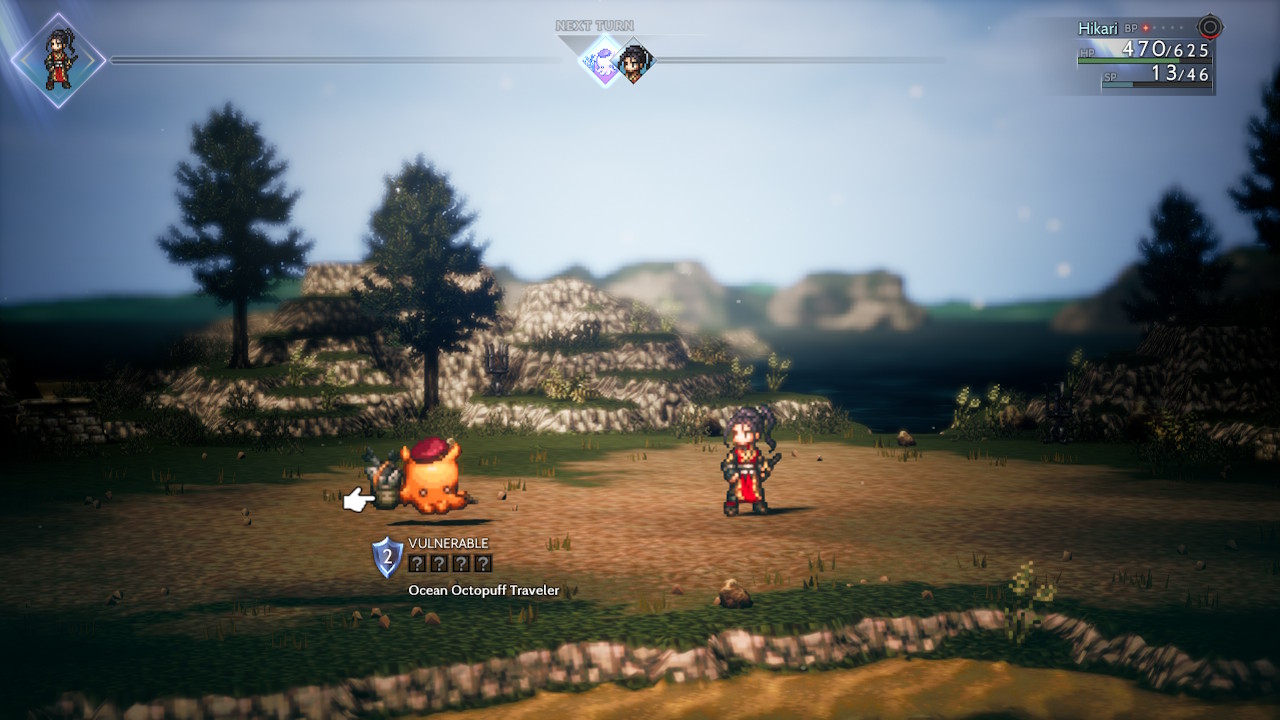Click the enemy's blue shield counter icon
Viewport: 1280px width, 720px height.
(387, 557)
